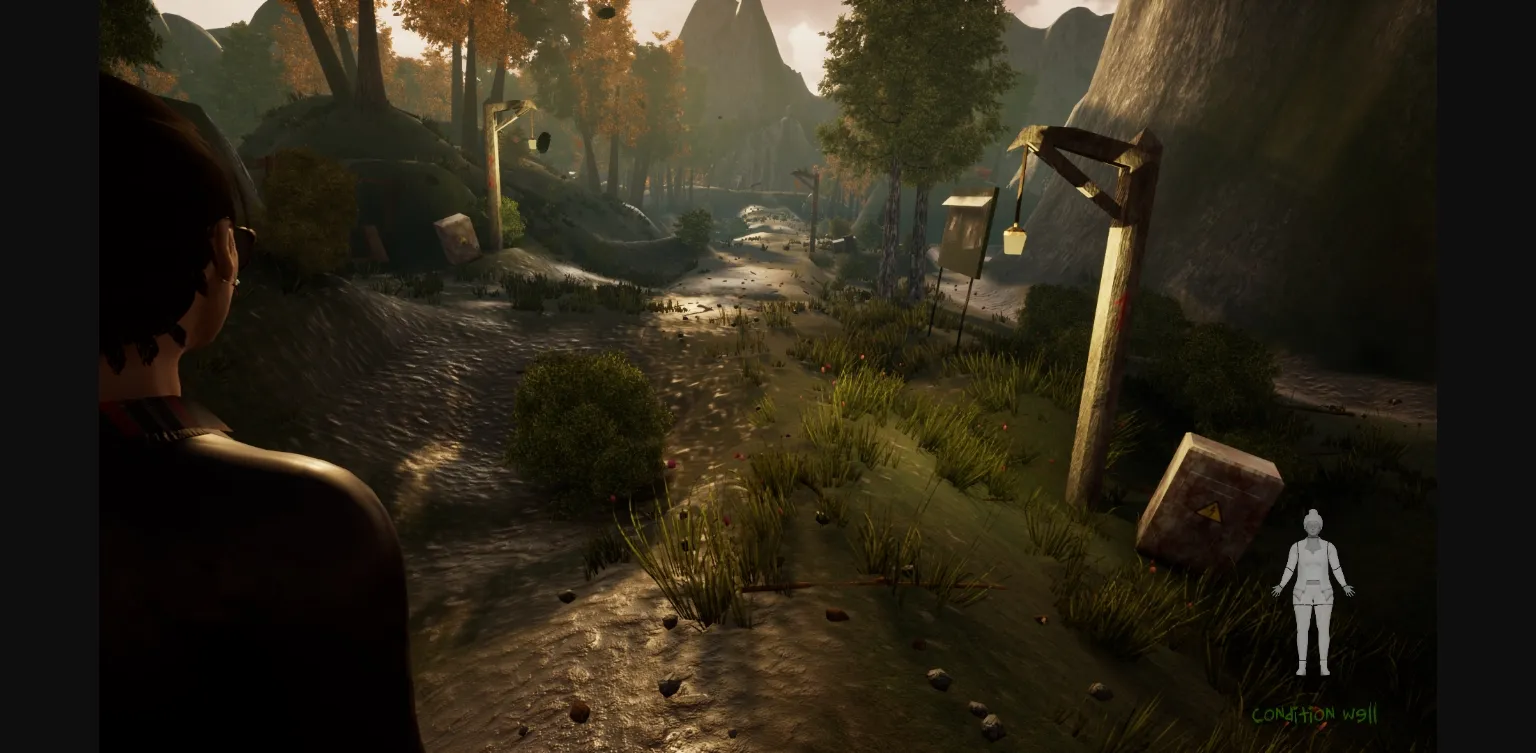The width and height of the screenshot is (1536, 753).
Task: Click the lamp hanging from the distant left pole
Action: point(530,142)
